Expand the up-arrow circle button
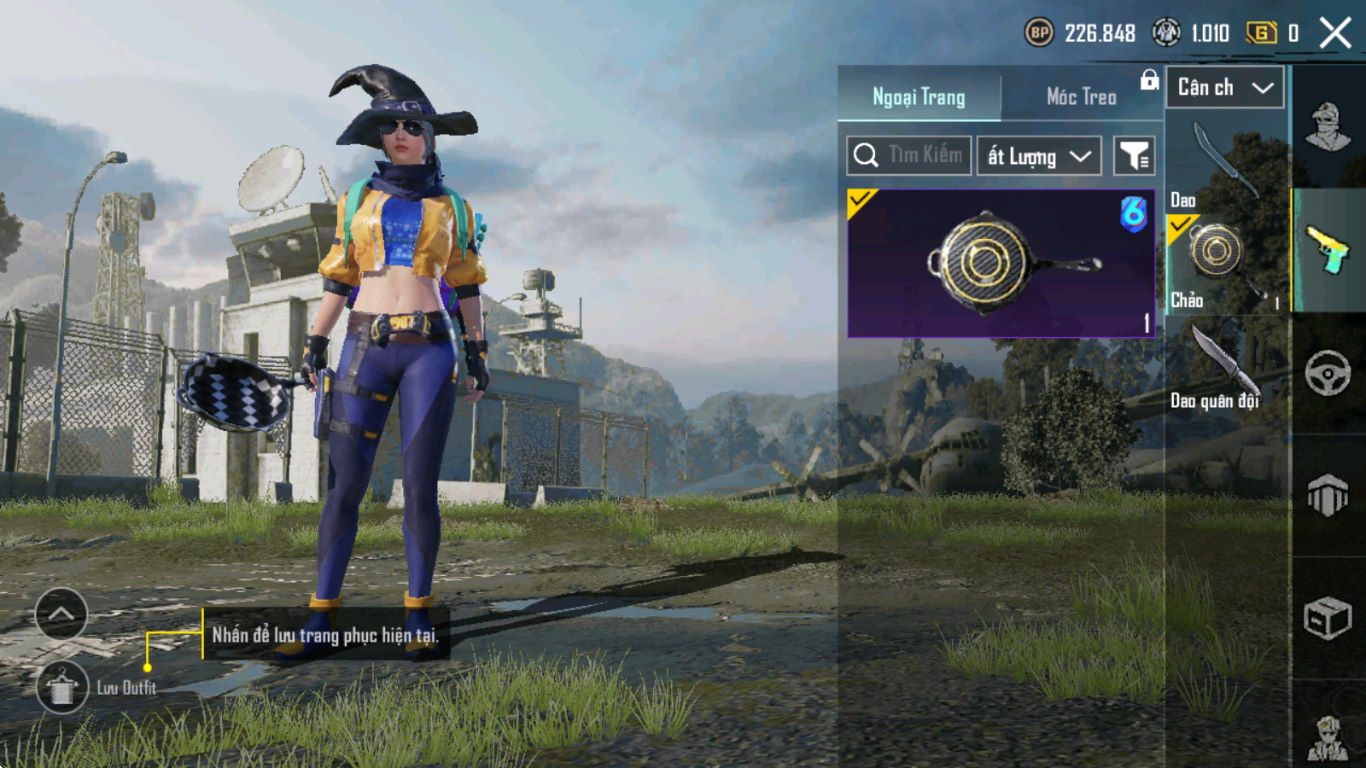The height and width of the screenshot is (768, 1366). click(61, 614)
